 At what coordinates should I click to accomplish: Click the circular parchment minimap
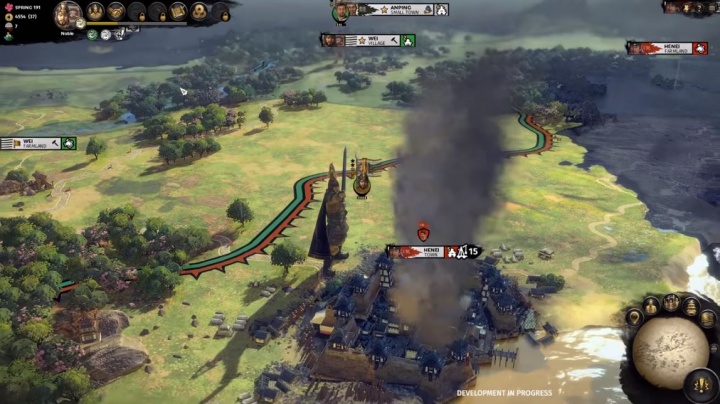[669, 350]
